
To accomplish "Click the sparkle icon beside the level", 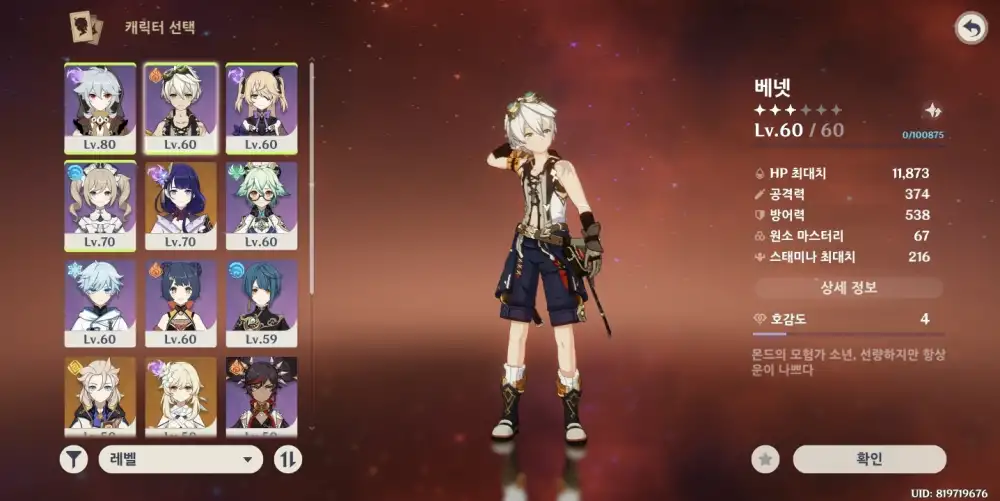I will click(x=933, y=111).
